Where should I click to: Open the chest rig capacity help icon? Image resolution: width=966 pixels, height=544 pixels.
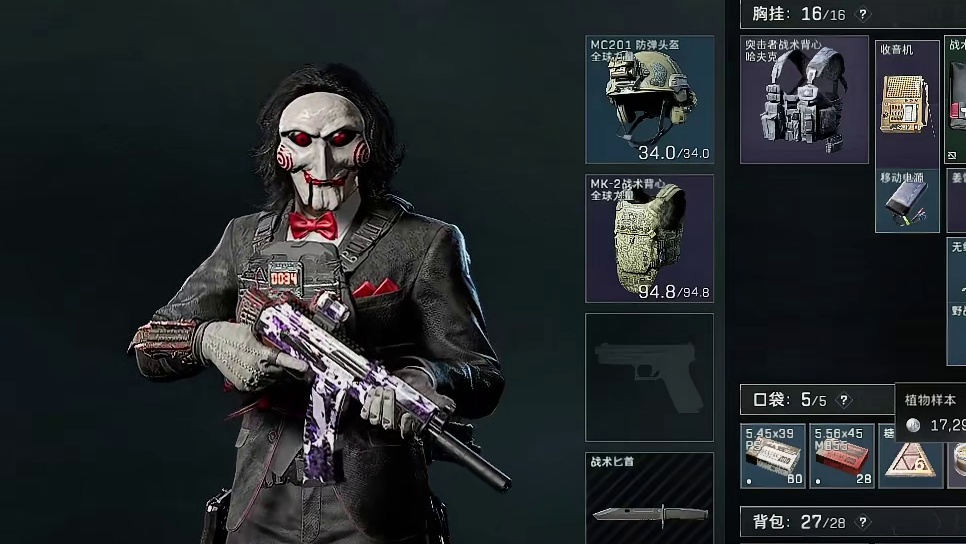864,14
